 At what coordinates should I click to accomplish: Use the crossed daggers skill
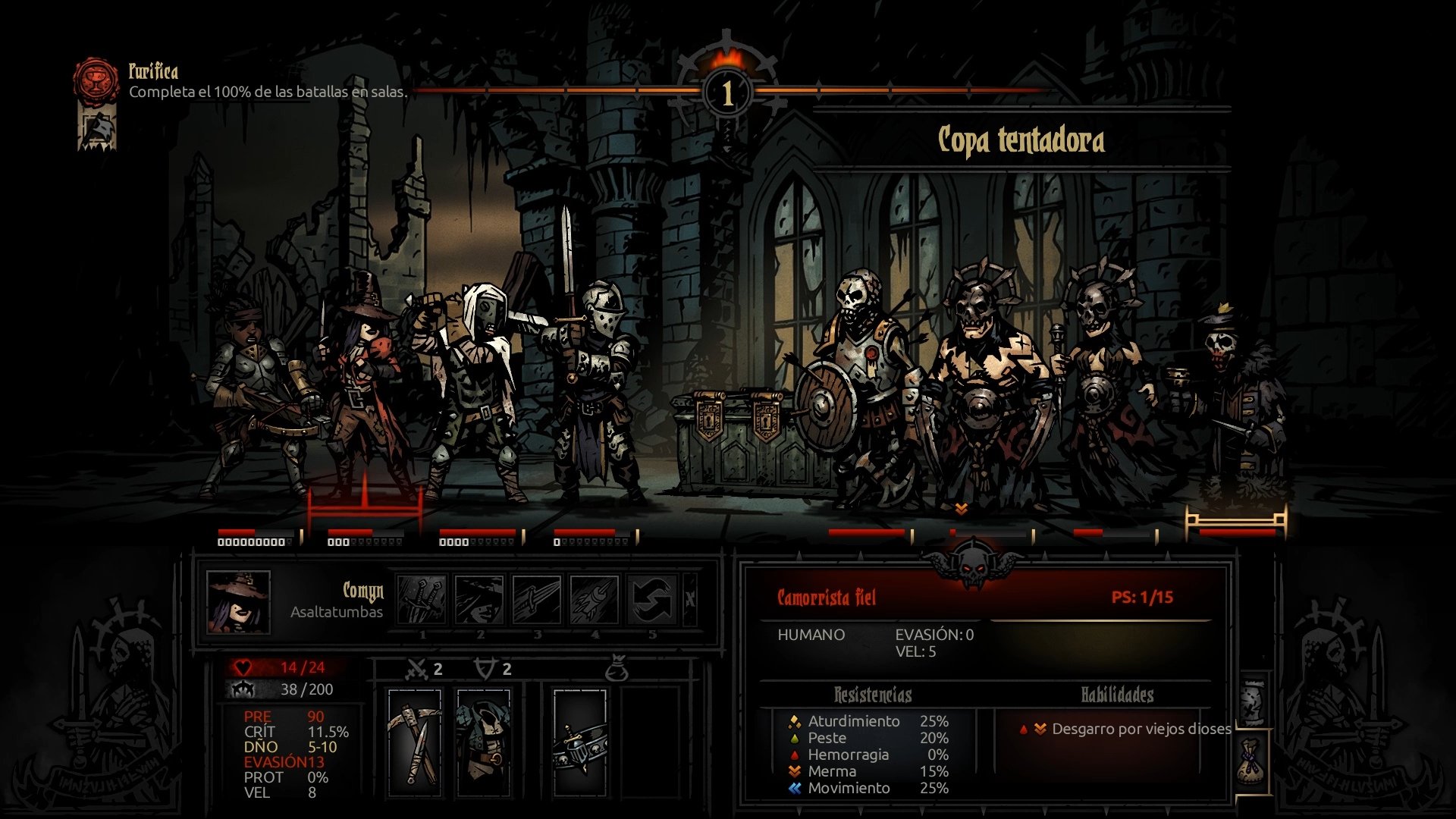(422, 600)
